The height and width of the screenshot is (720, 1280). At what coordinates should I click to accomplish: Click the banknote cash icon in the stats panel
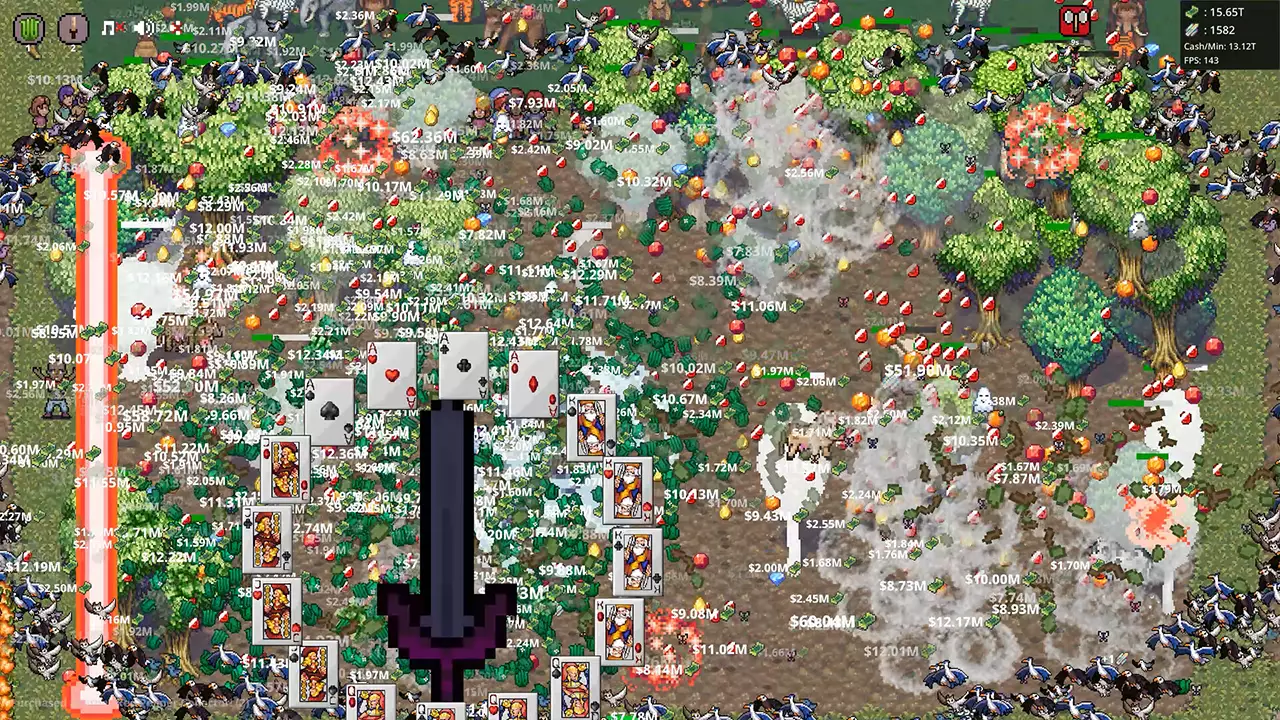pos(1191,12)
